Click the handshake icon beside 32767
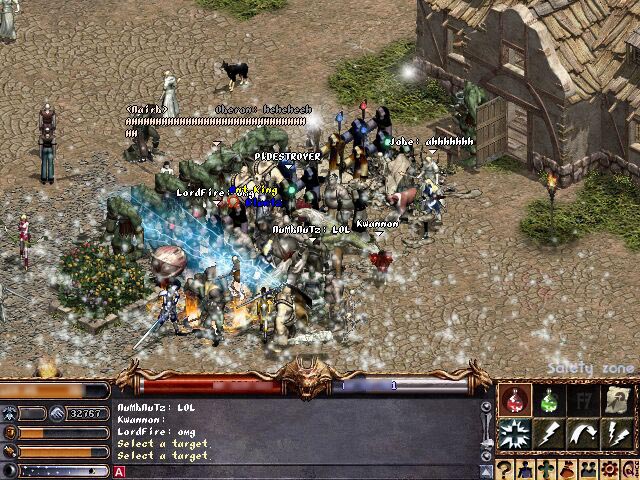 57,413
